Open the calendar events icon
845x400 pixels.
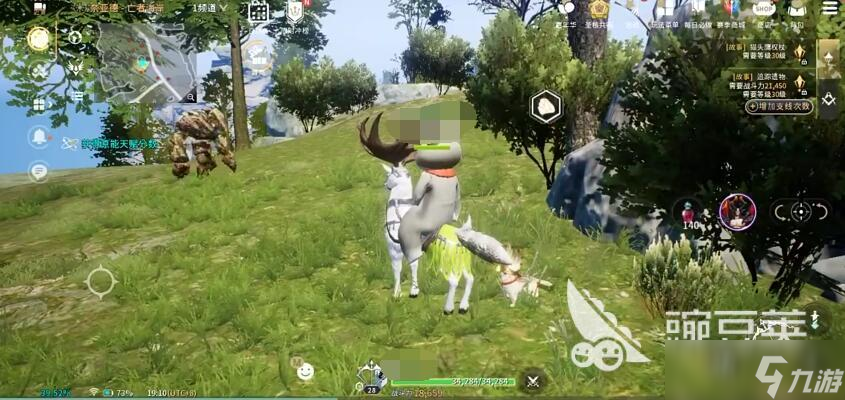click(x=258, y=13)
